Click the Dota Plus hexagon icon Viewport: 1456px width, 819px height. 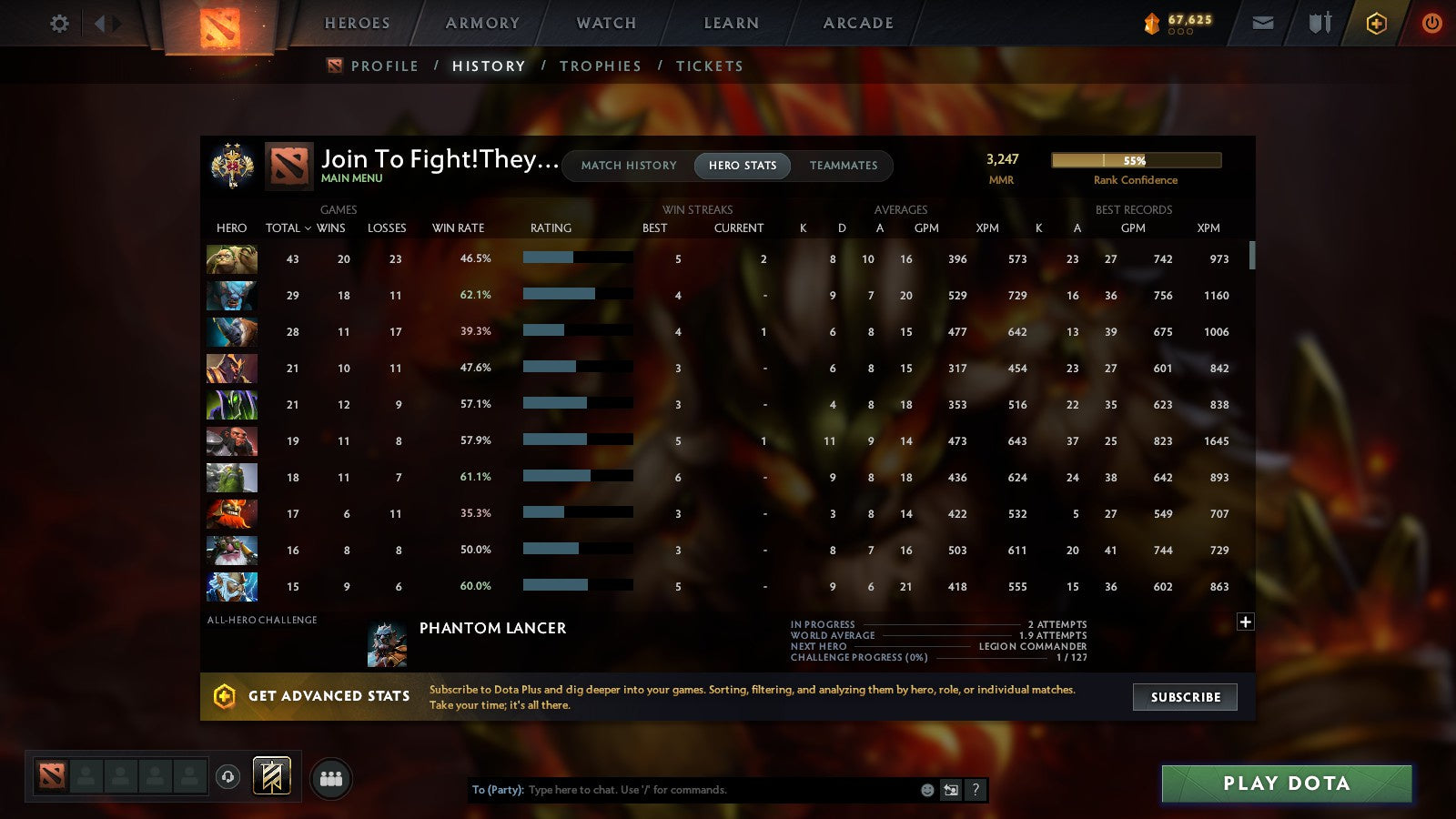(x=1377, y=25)
